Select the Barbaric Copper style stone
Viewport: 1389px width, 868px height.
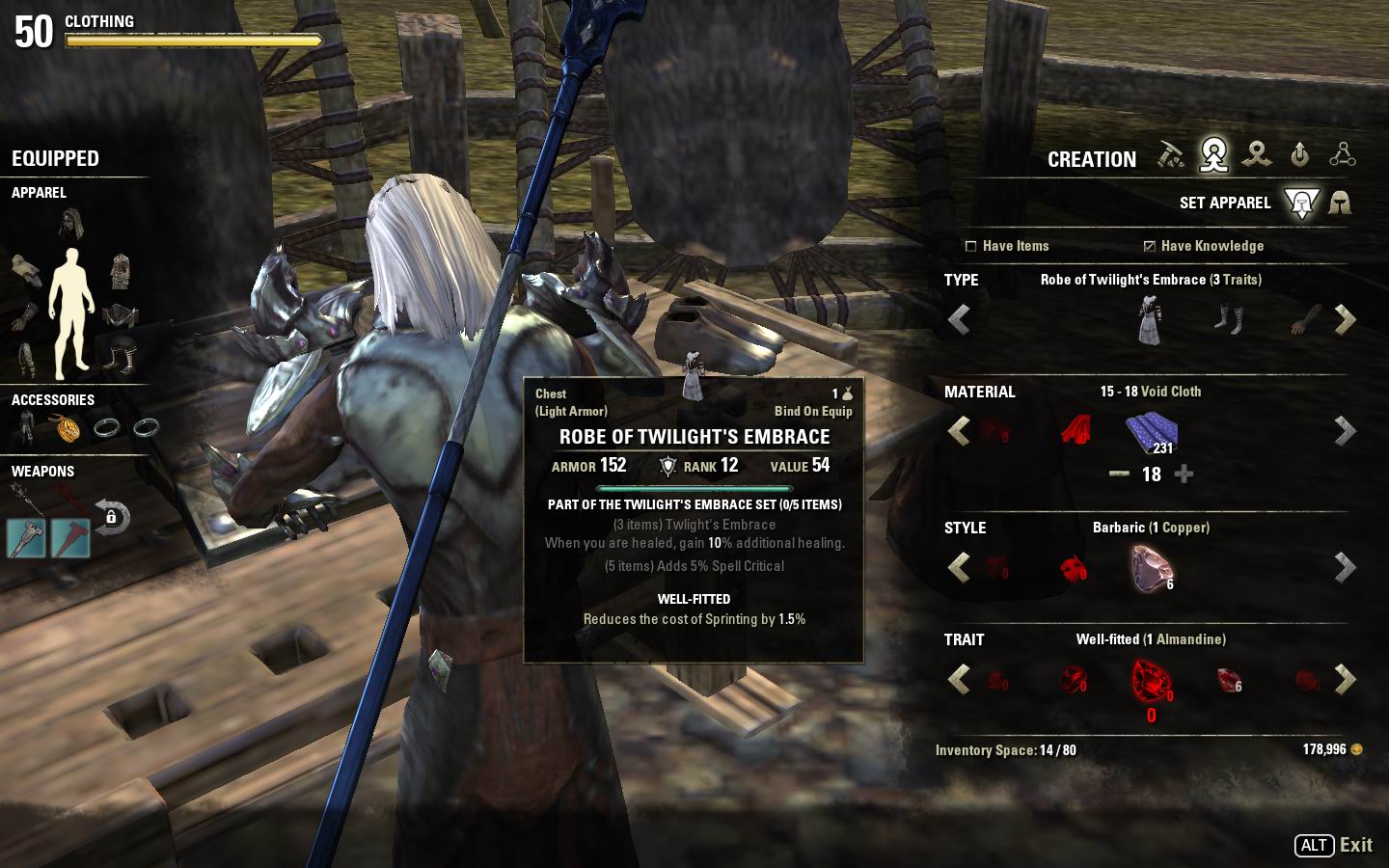(1151, 568)
